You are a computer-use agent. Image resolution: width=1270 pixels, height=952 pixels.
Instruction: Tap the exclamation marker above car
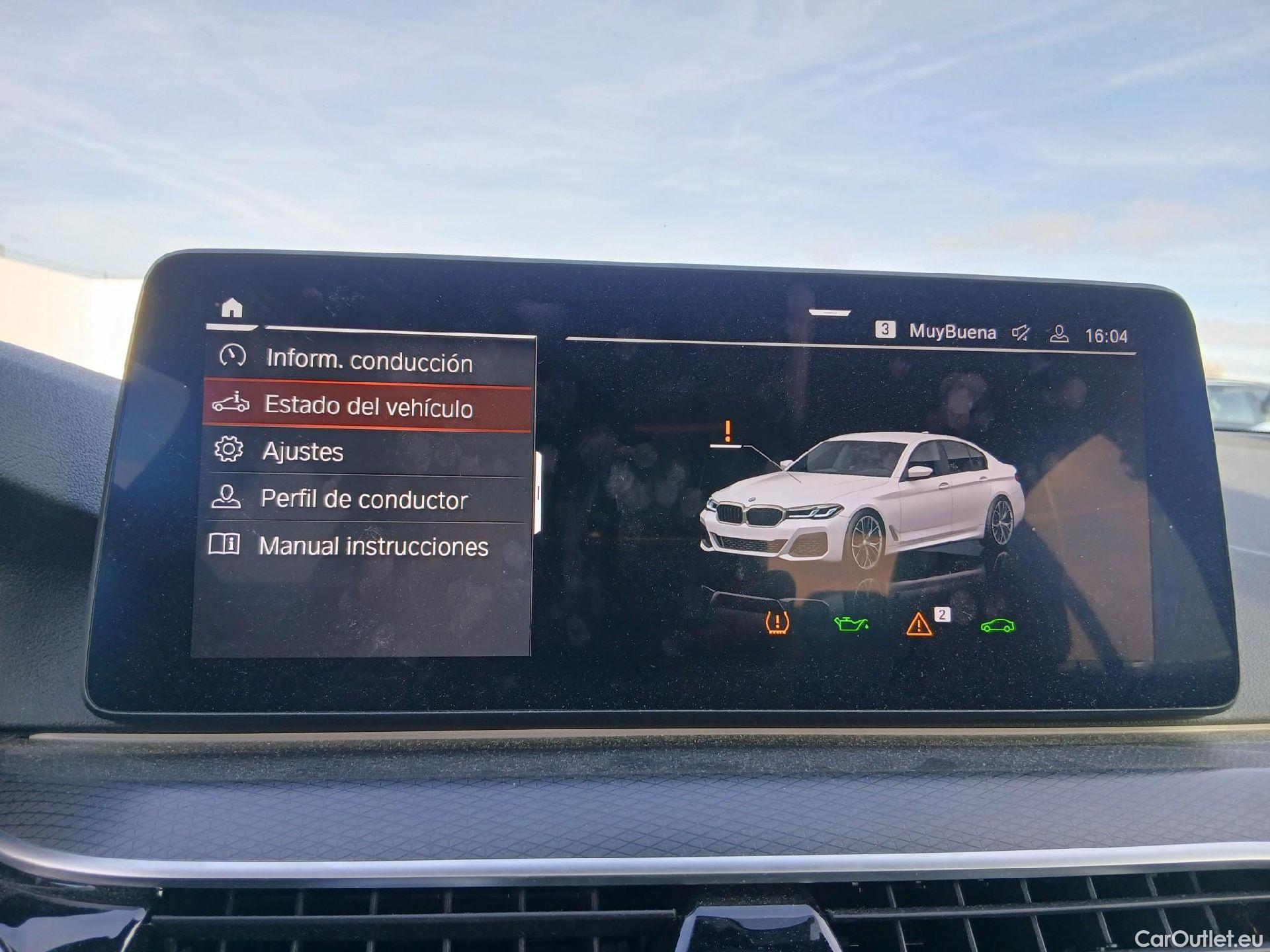[728, 432]
